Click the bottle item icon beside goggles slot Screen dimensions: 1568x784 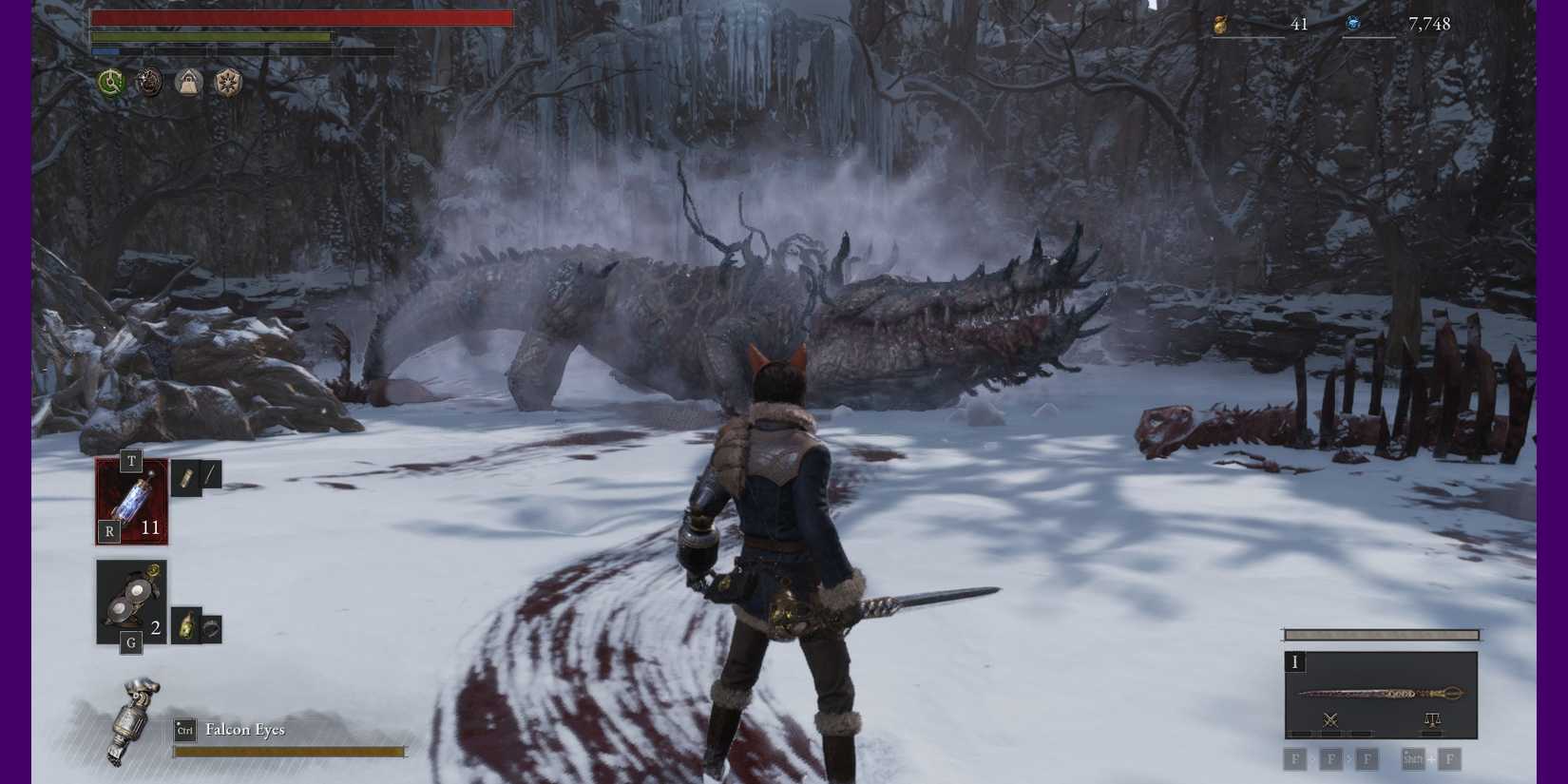coord(184,625)
